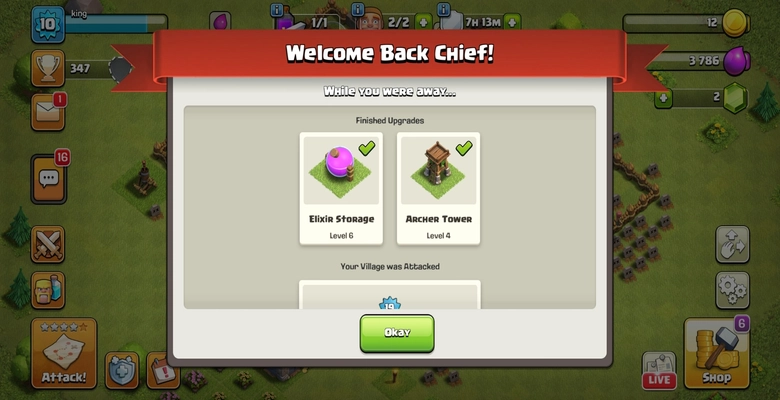
Task: Open the shield protection info icon
Action: 123,370
